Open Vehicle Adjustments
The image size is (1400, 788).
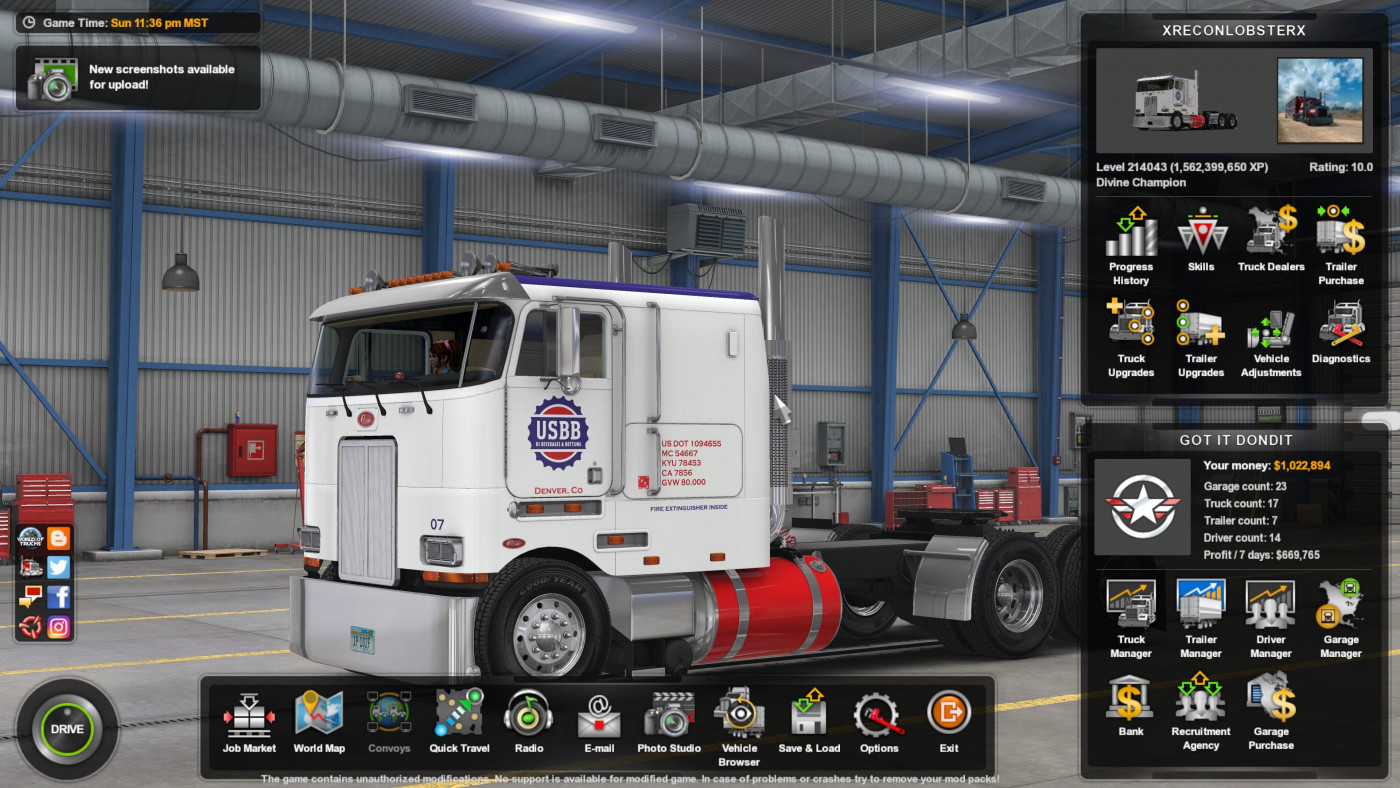click(1270, 333)
